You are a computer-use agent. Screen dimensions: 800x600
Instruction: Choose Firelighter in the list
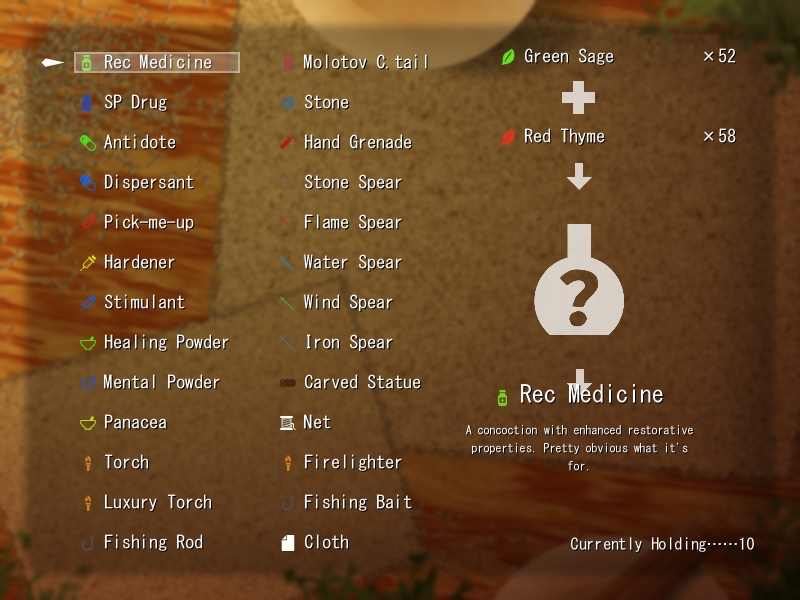pos(352,462)
